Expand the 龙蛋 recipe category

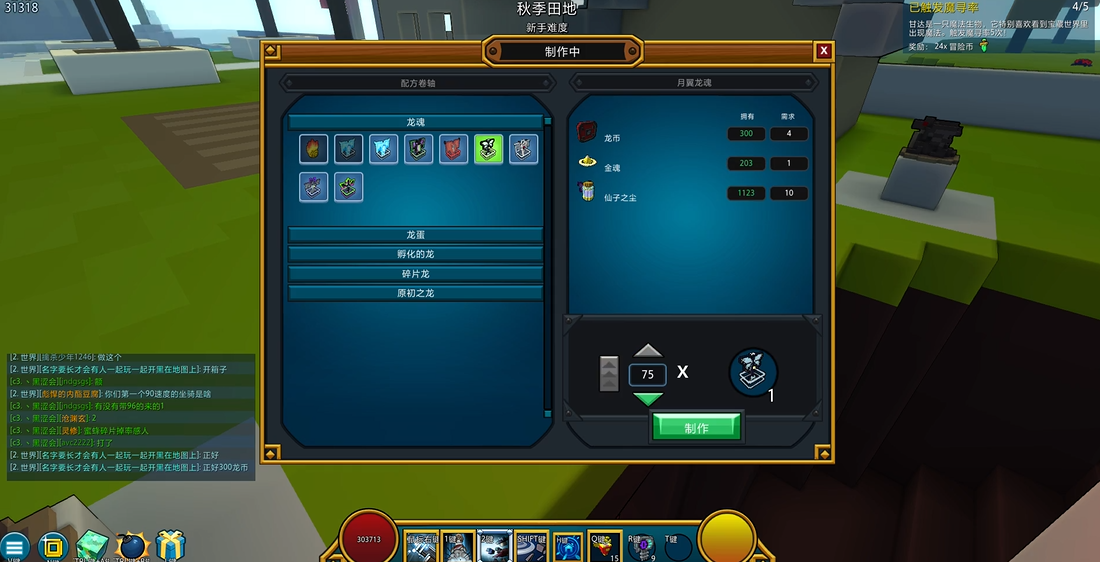tap(415, 234)
